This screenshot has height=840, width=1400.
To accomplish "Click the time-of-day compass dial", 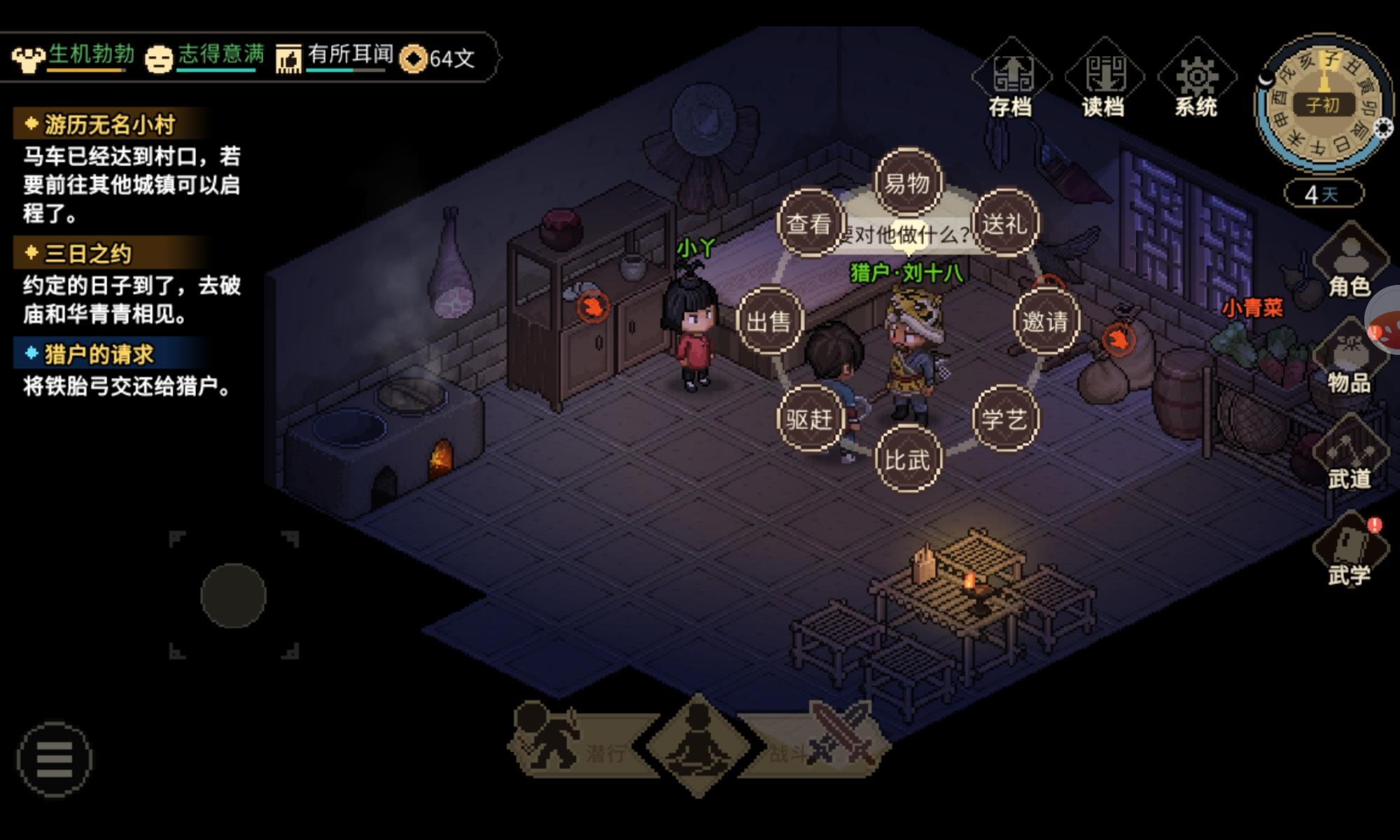I will click(1322, 105).
